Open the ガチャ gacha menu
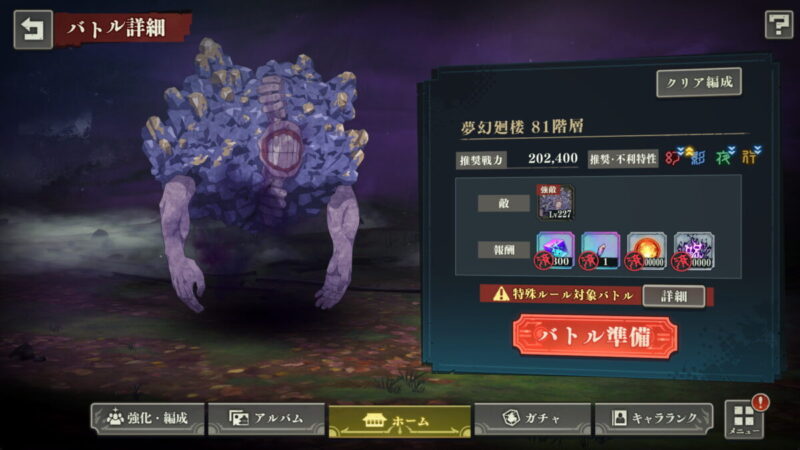The height and width of the screenshot is (450, 800). [x=531, y=418]
